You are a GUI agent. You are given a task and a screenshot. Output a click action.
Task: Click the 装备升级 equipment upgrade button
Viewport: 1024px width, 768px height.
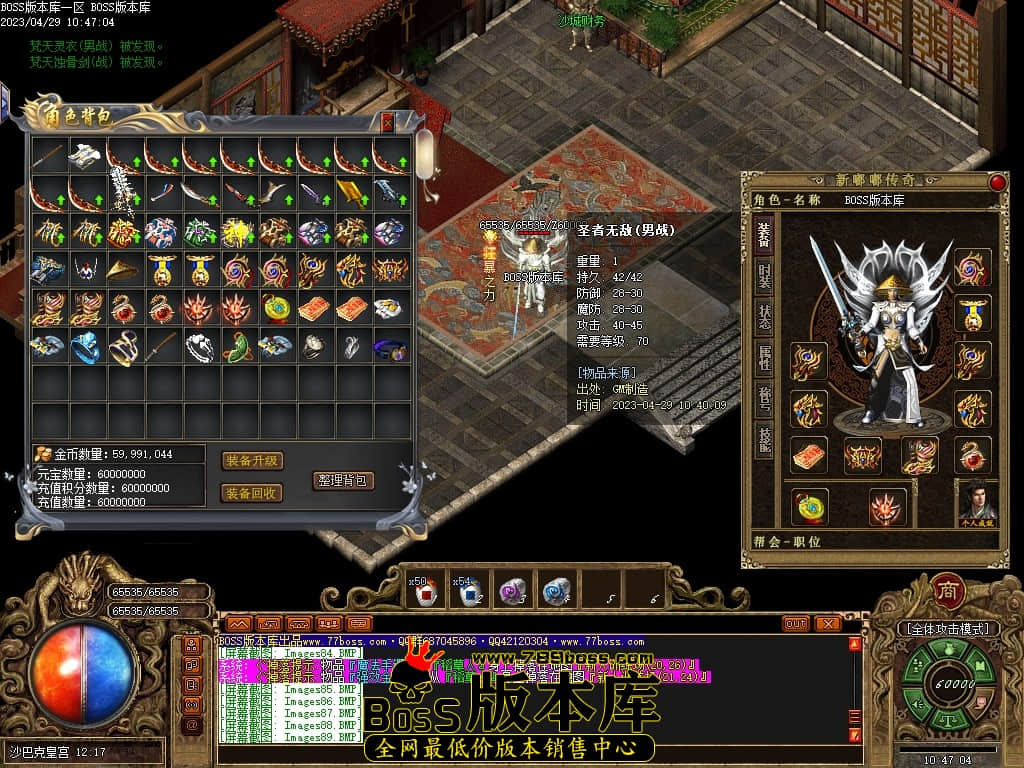tap(252, 461)
